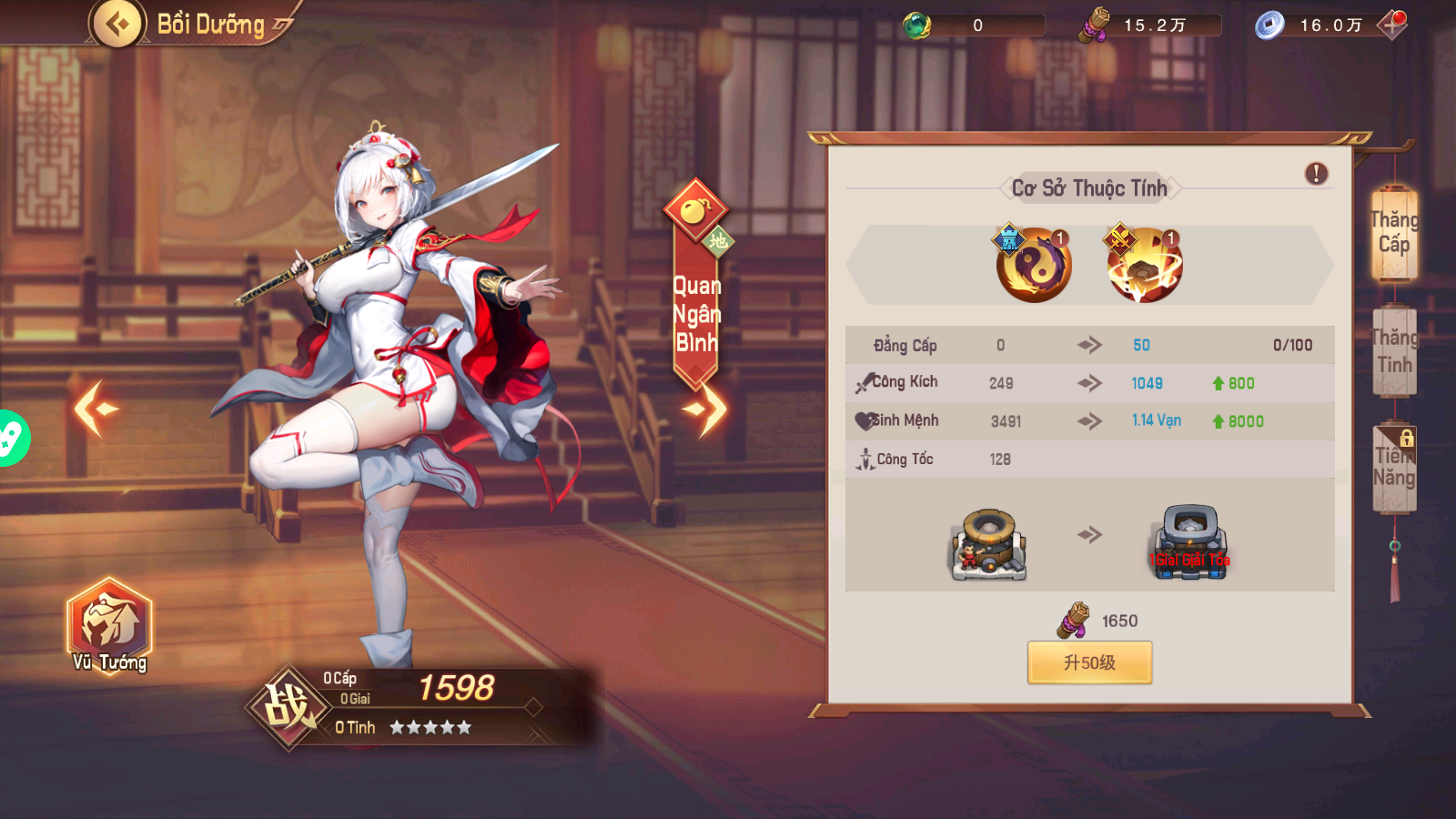Select the flaming rock skill icon
Screen dimensions: 1456x819
pyautogui.click(x=1145, y=265)
